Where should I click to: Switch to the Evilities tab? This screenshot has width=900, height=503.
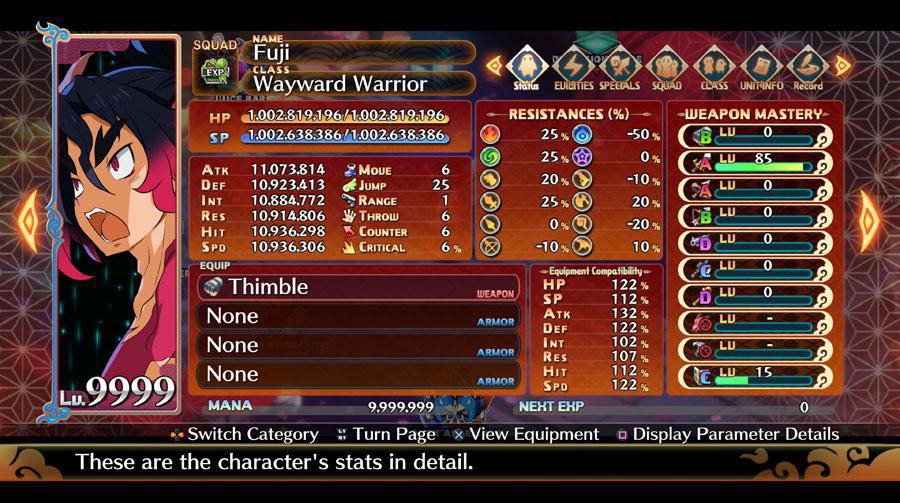tap(574, 68)
